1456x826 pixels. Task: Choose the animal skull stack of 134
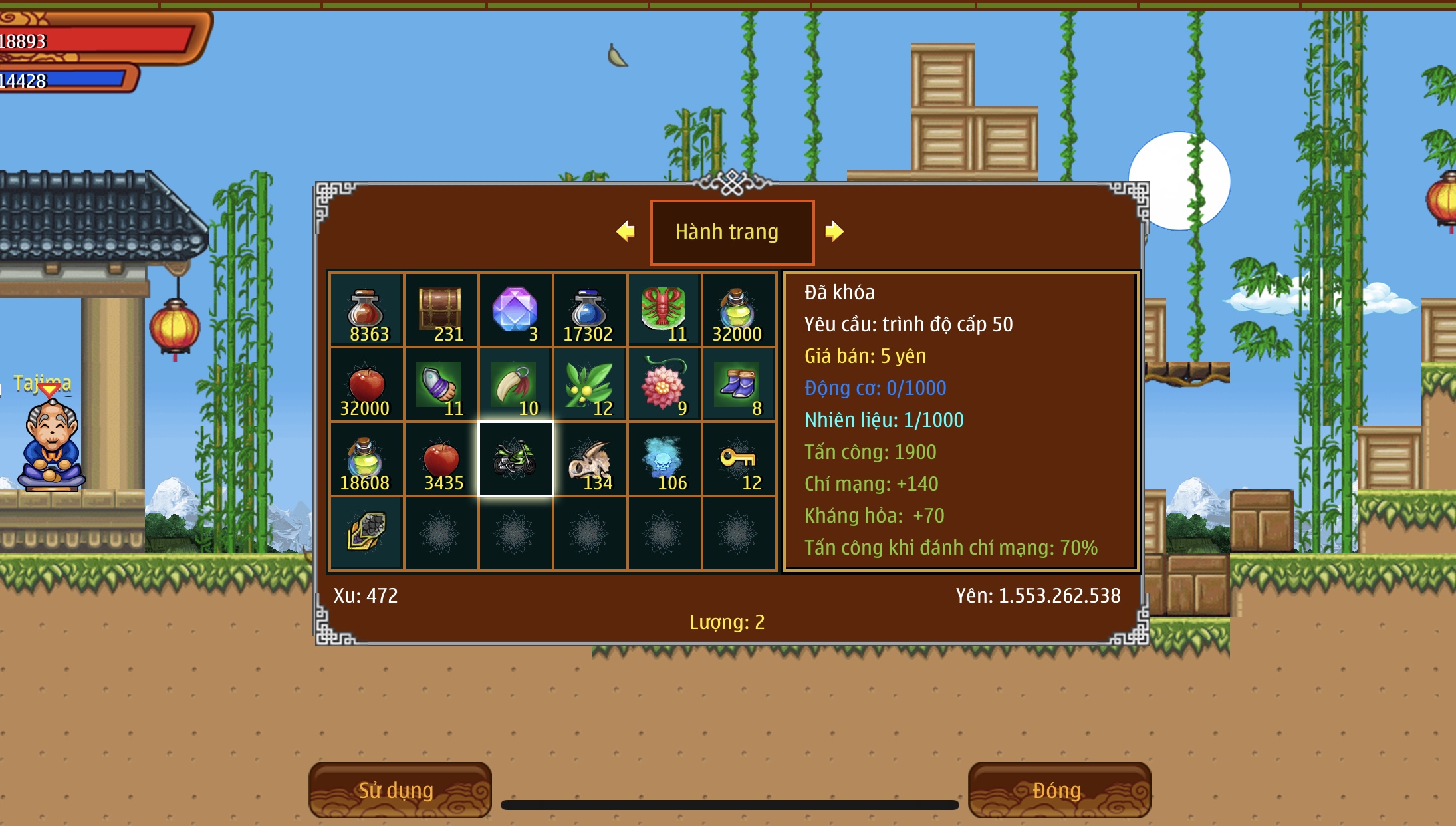point(590,460)
